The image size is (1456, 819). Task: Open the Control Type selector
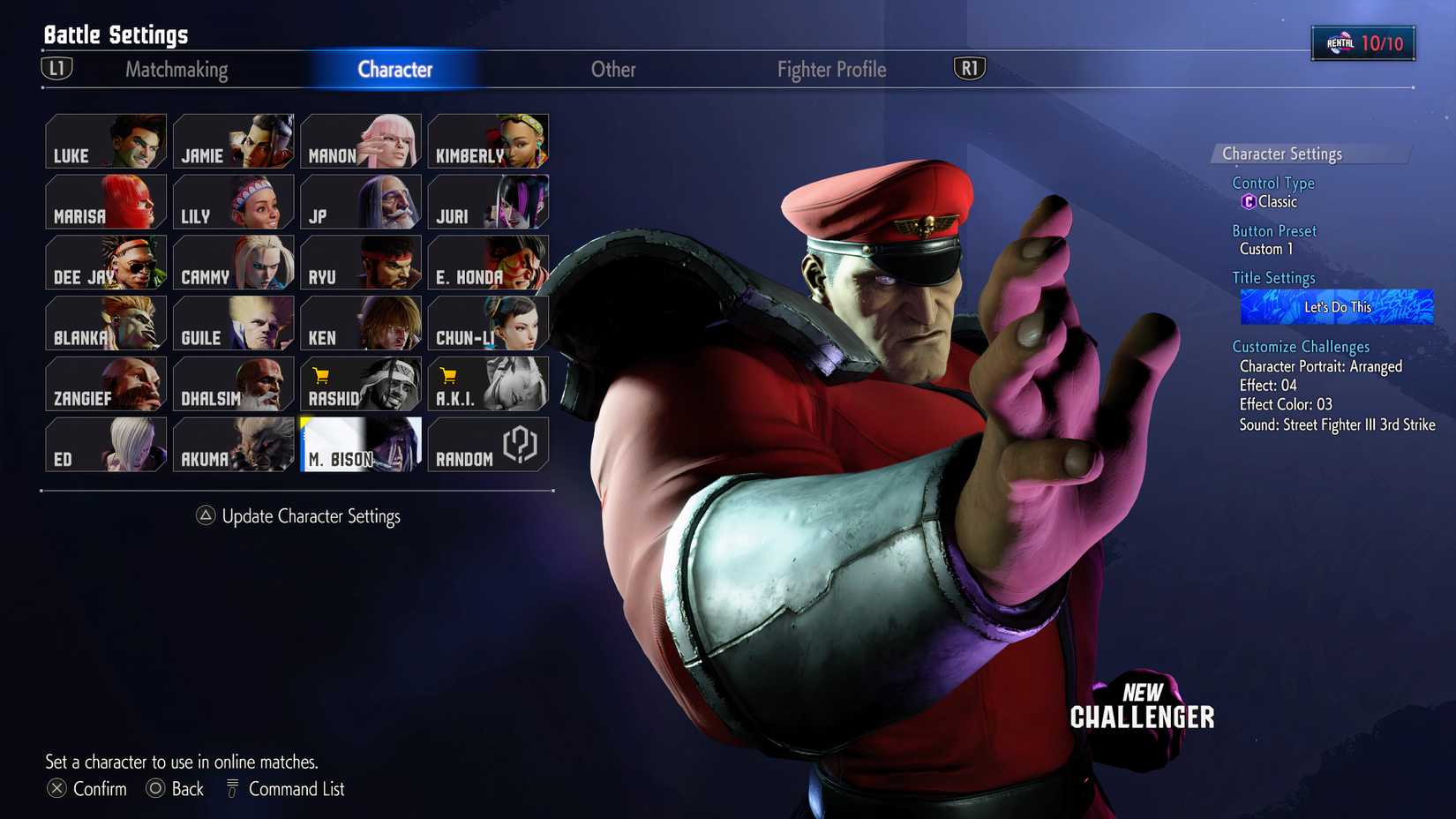1272,183
